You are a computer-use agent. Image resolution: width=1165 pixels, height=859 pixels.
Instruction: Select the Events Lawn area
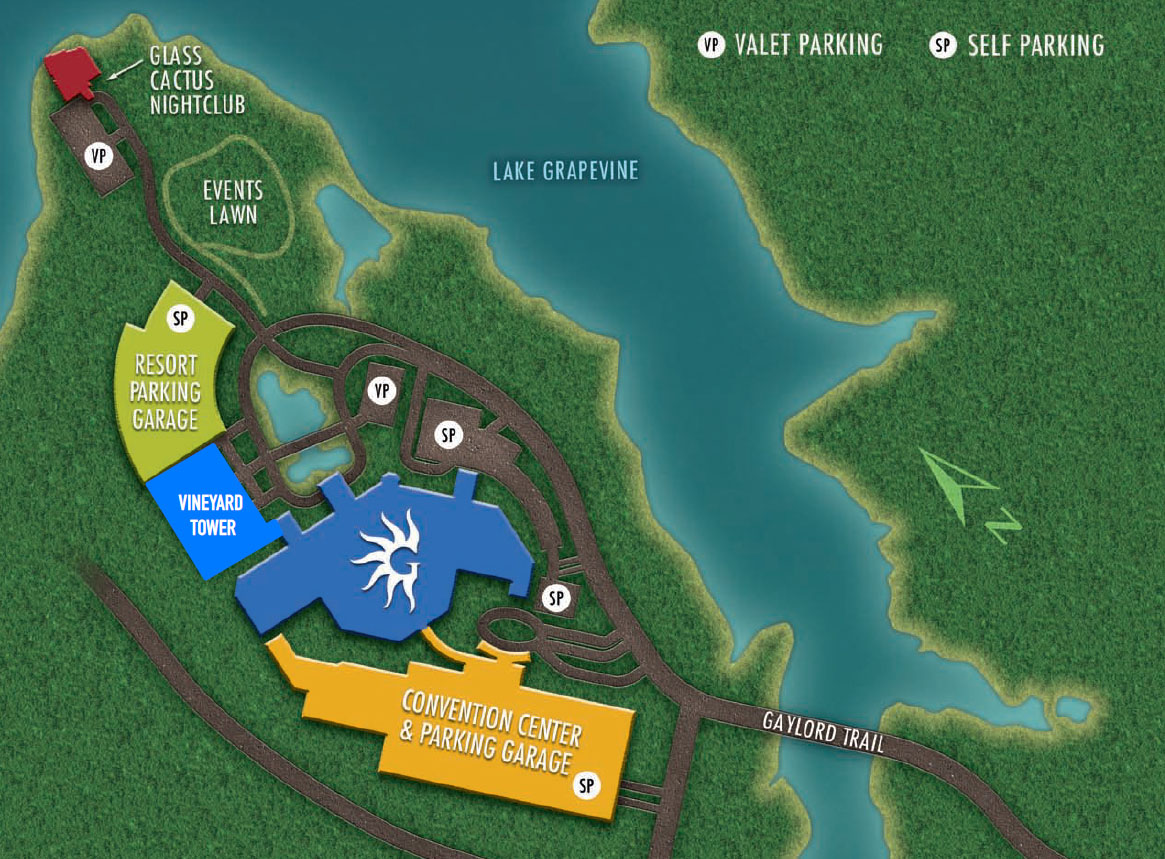pos(233,202)
